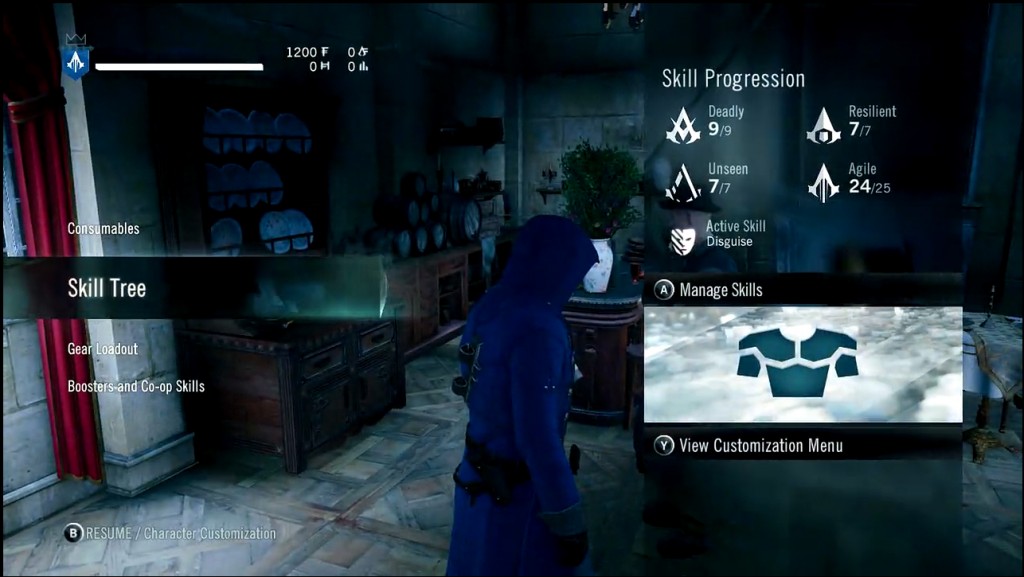Resume via the Character Customization back label
The image size is (1024, 577).
point(170,534)
